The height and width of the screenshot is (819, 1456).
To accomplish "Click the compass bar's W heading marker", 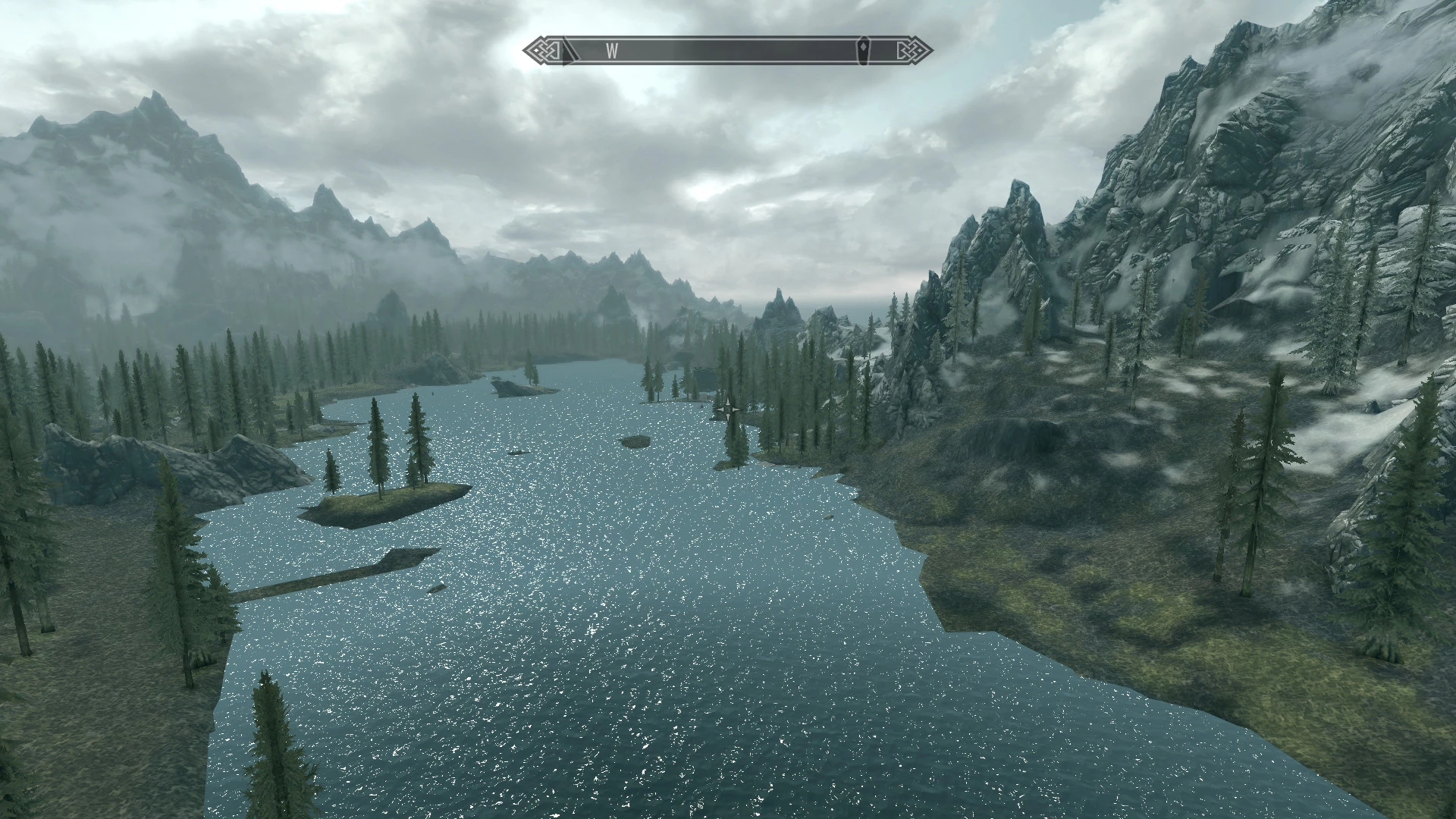I will 612,51.
